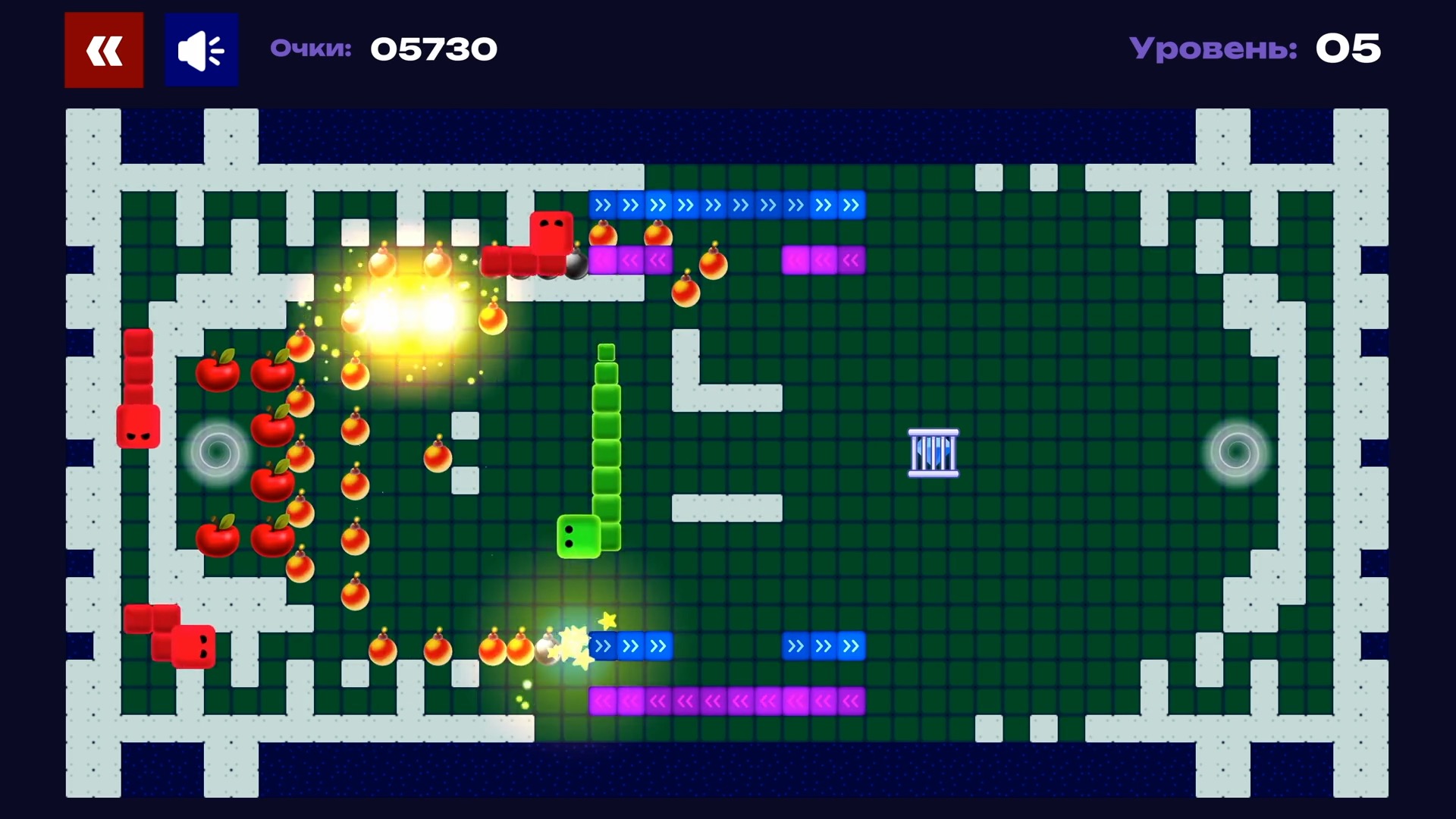Click the cage icon in the arena

pos(933,452)
